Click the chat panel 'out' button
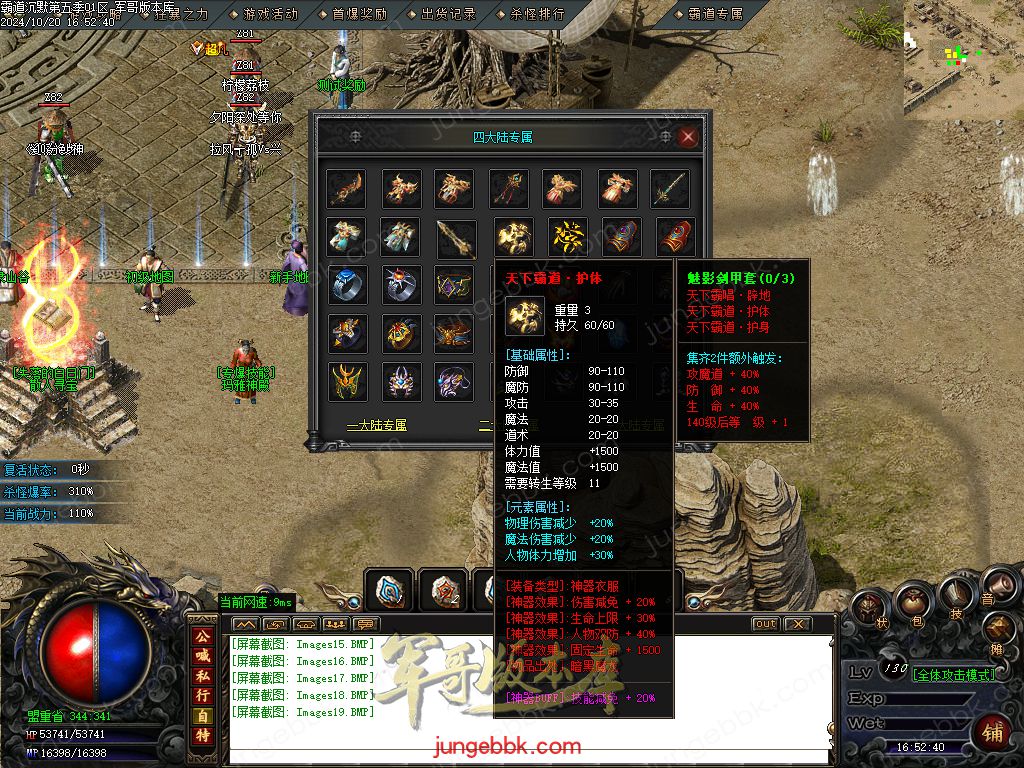The height and width of the screenshot is (768, 1024). (x=765, y=624)
